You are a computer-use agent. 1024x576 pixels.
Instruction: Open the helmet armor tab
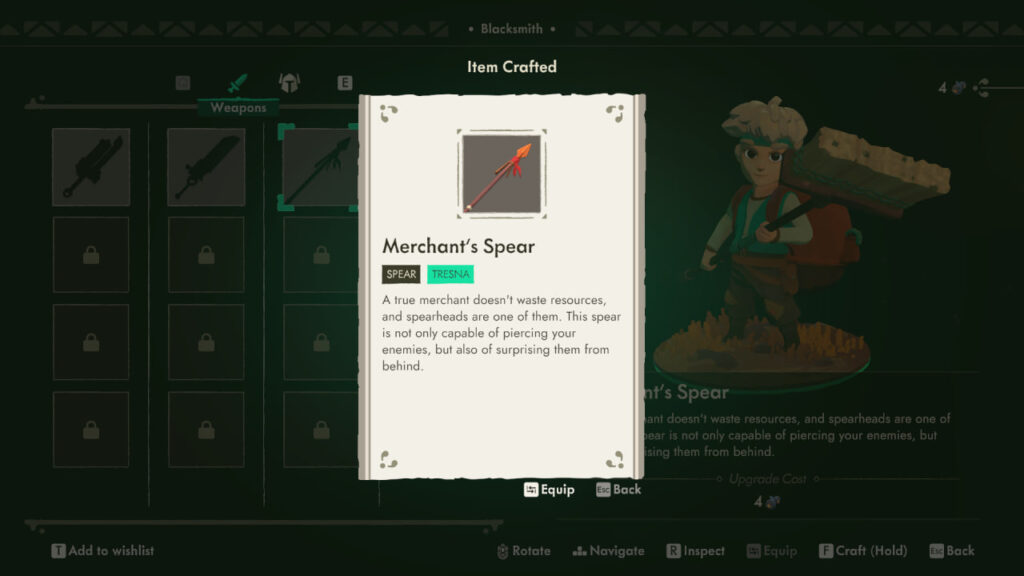click(288, 83)
